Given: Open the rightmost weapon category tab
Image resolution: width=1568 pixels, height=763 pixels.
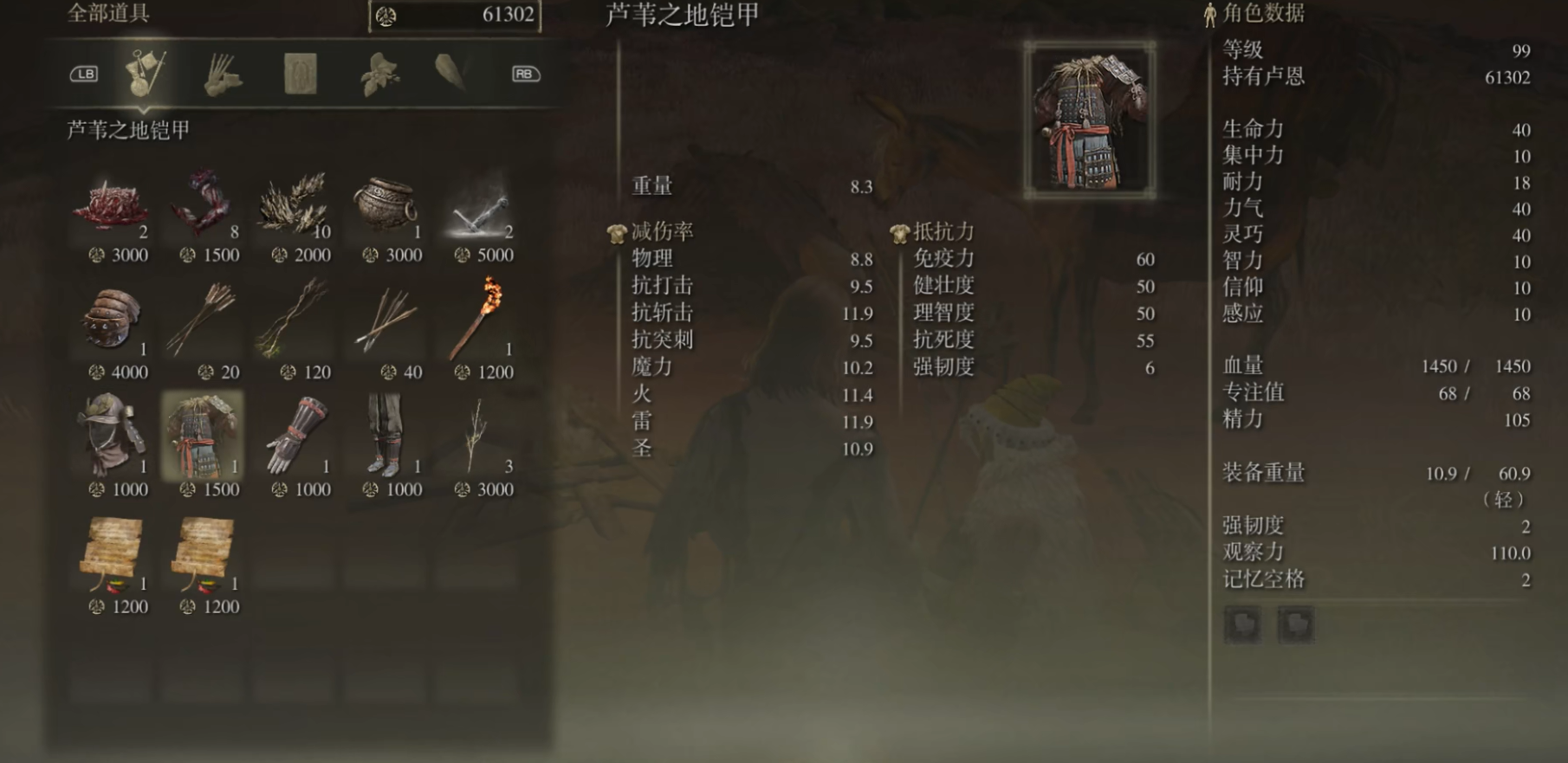Looking at the screenshot, I should (448, 74).
